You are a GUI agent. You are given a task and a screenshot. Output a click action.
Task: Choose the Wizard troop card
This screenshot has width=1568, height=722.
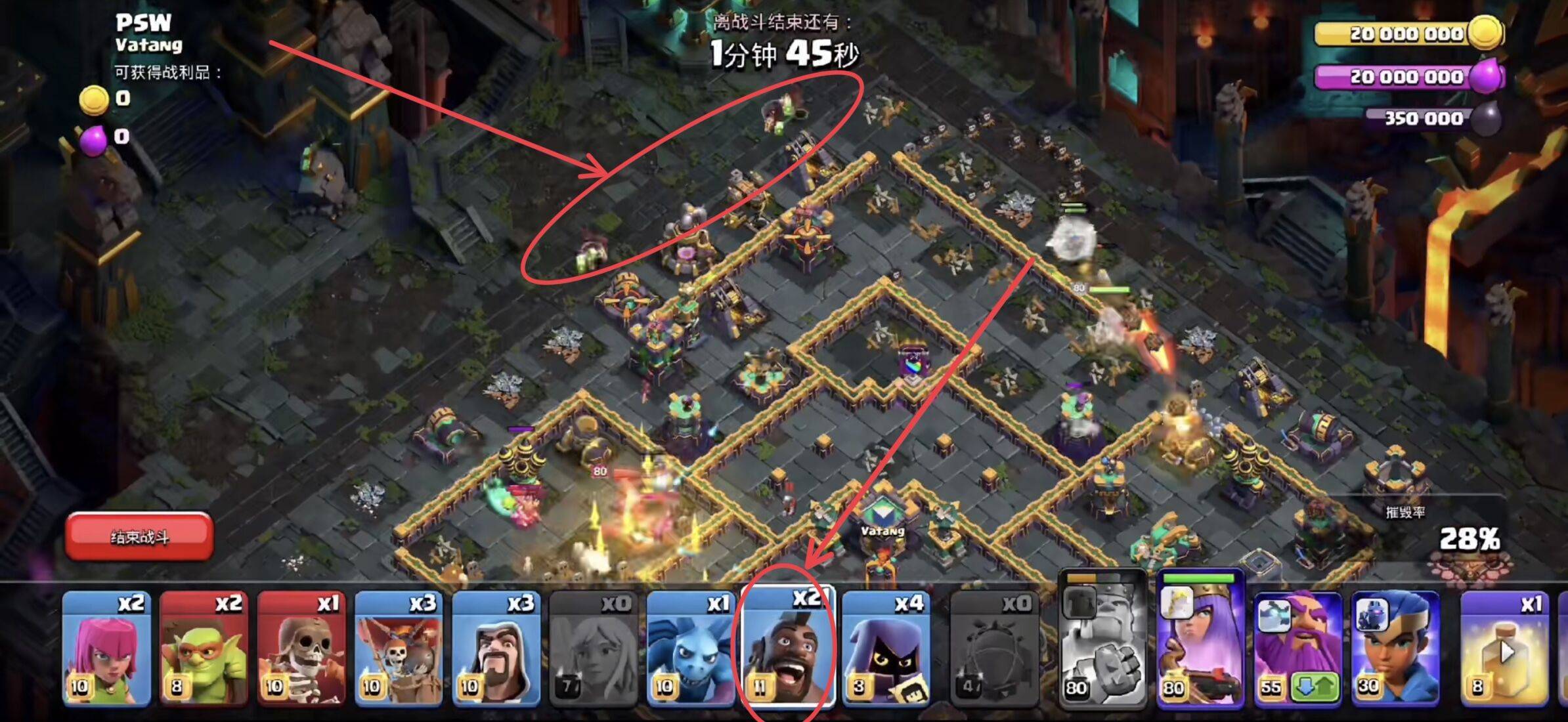click(496, 648)
